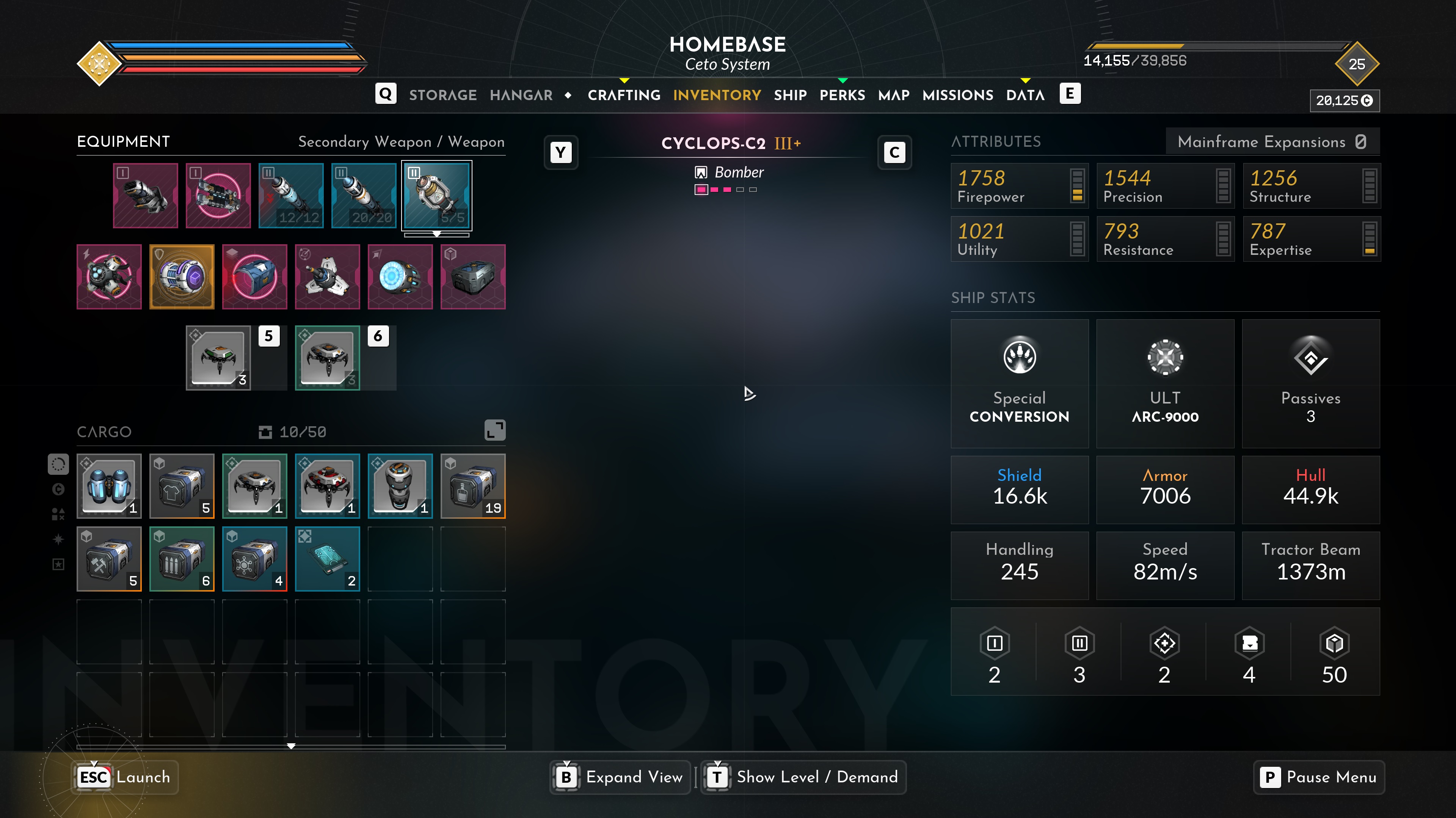Image resolution: width=1456 pixels, height=818 pixels.
Task: Select the missile weapon showing 12/12 ammo
Action: pos(291,196)
